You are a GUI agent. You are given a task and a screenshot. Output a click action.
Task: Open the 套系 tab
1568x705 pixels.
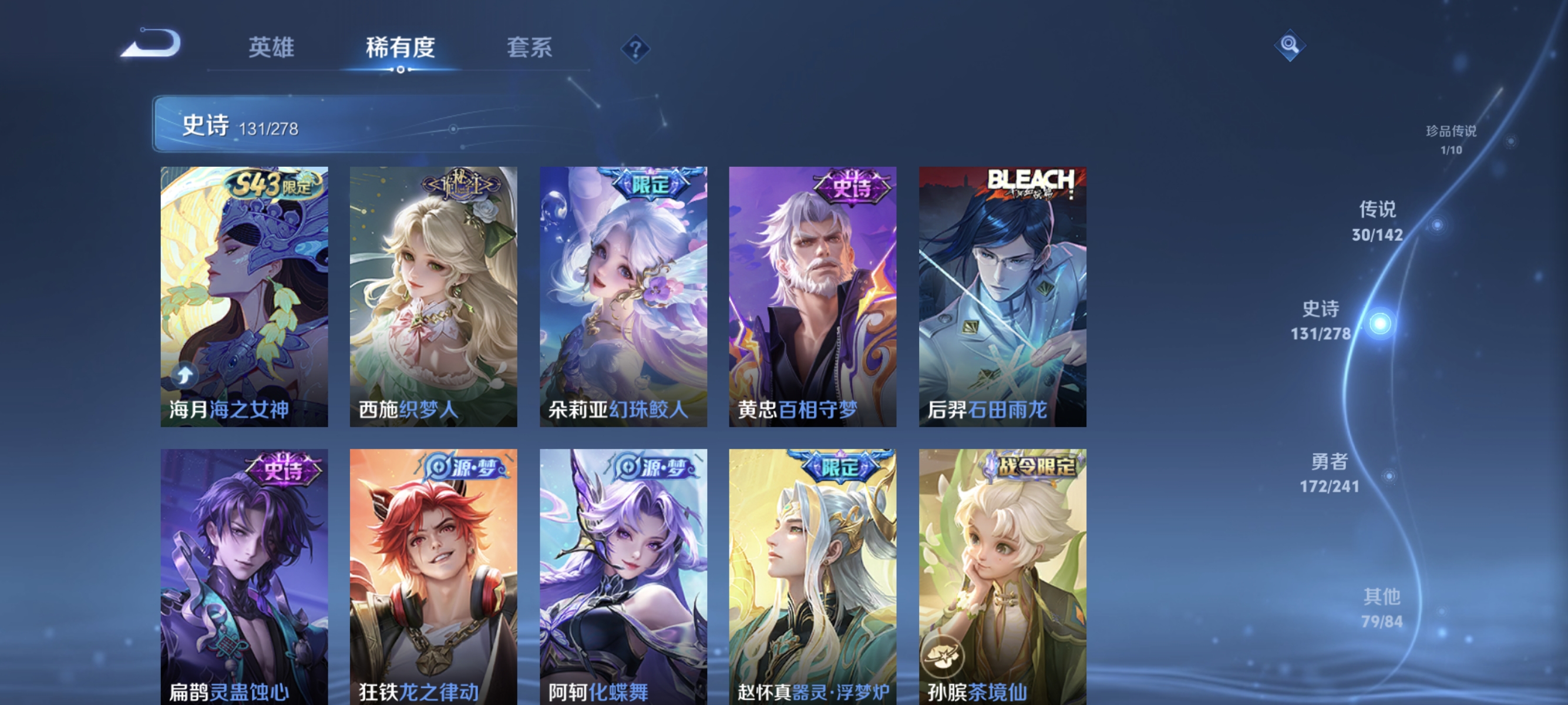click(530, 49)
